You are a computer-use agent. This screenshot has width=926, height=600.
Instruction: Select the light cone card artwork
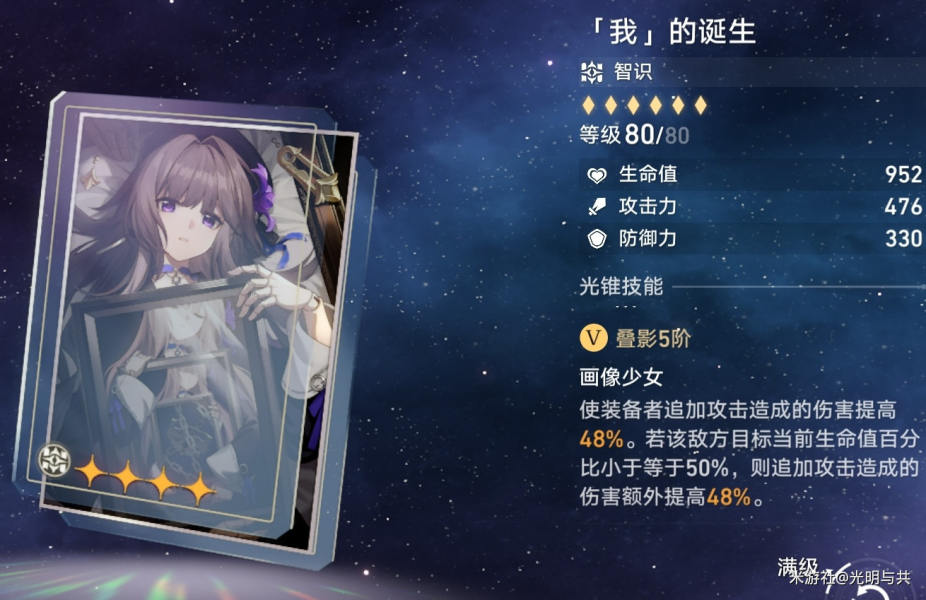click(200, 320)
